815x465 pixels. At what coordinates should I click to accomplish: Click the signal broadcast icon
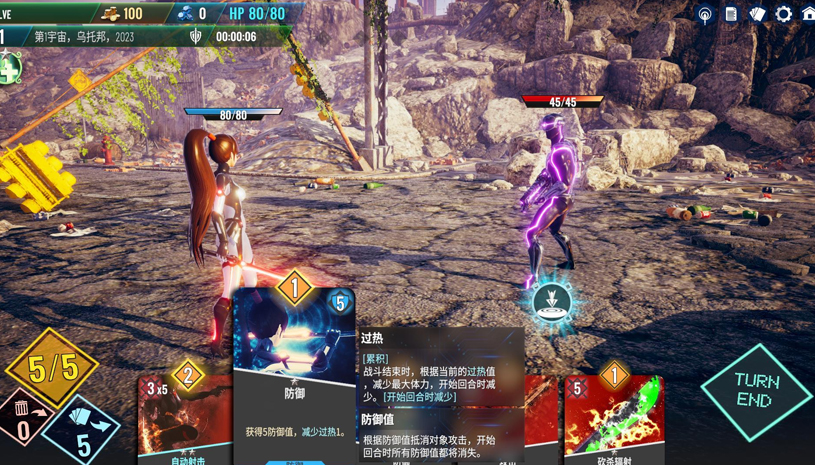705,14
